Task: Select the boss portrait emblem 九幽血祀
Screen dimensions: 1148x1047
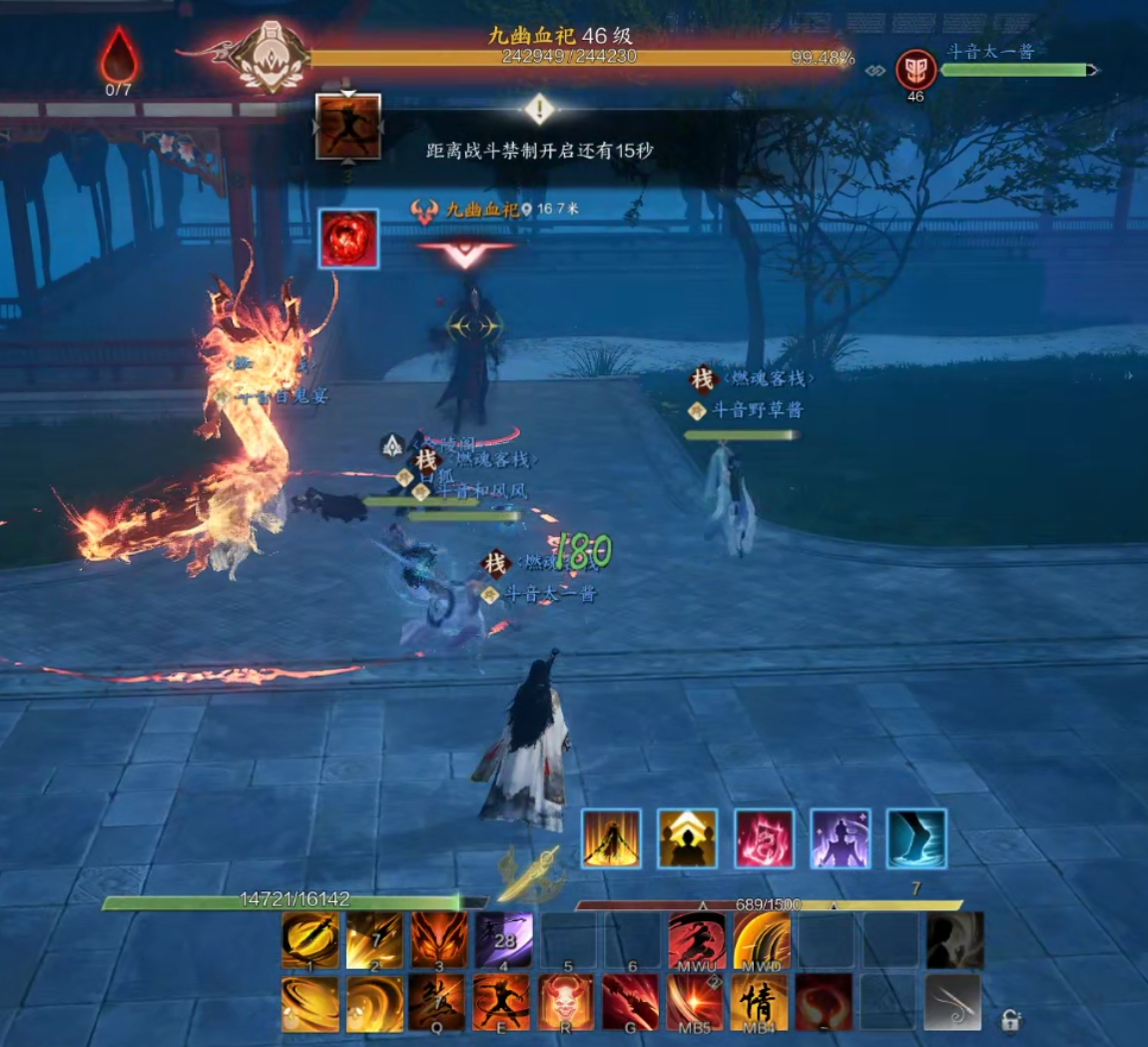Action: coord(272,57)
